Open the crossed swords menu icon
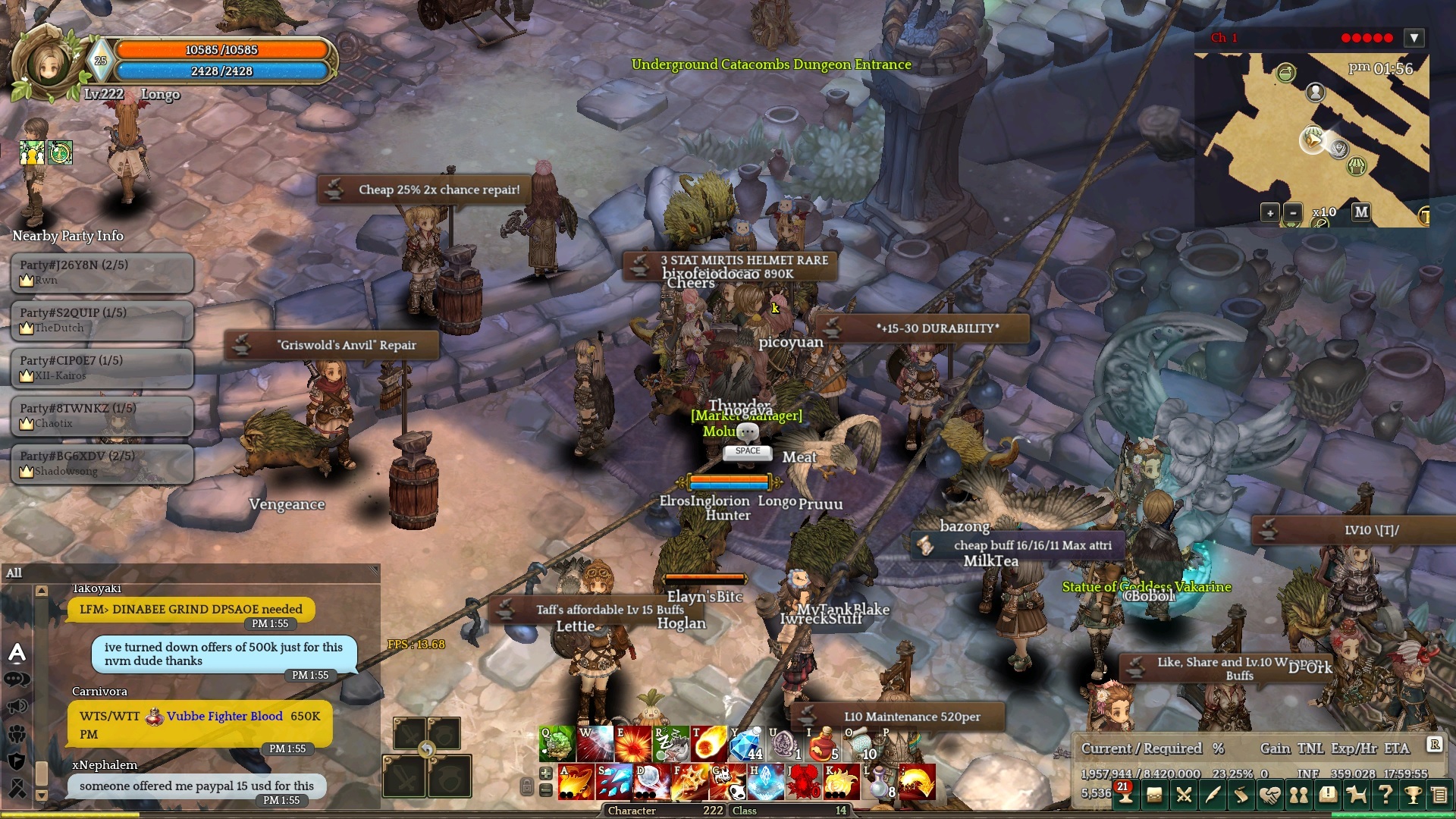 point(1183,795)
